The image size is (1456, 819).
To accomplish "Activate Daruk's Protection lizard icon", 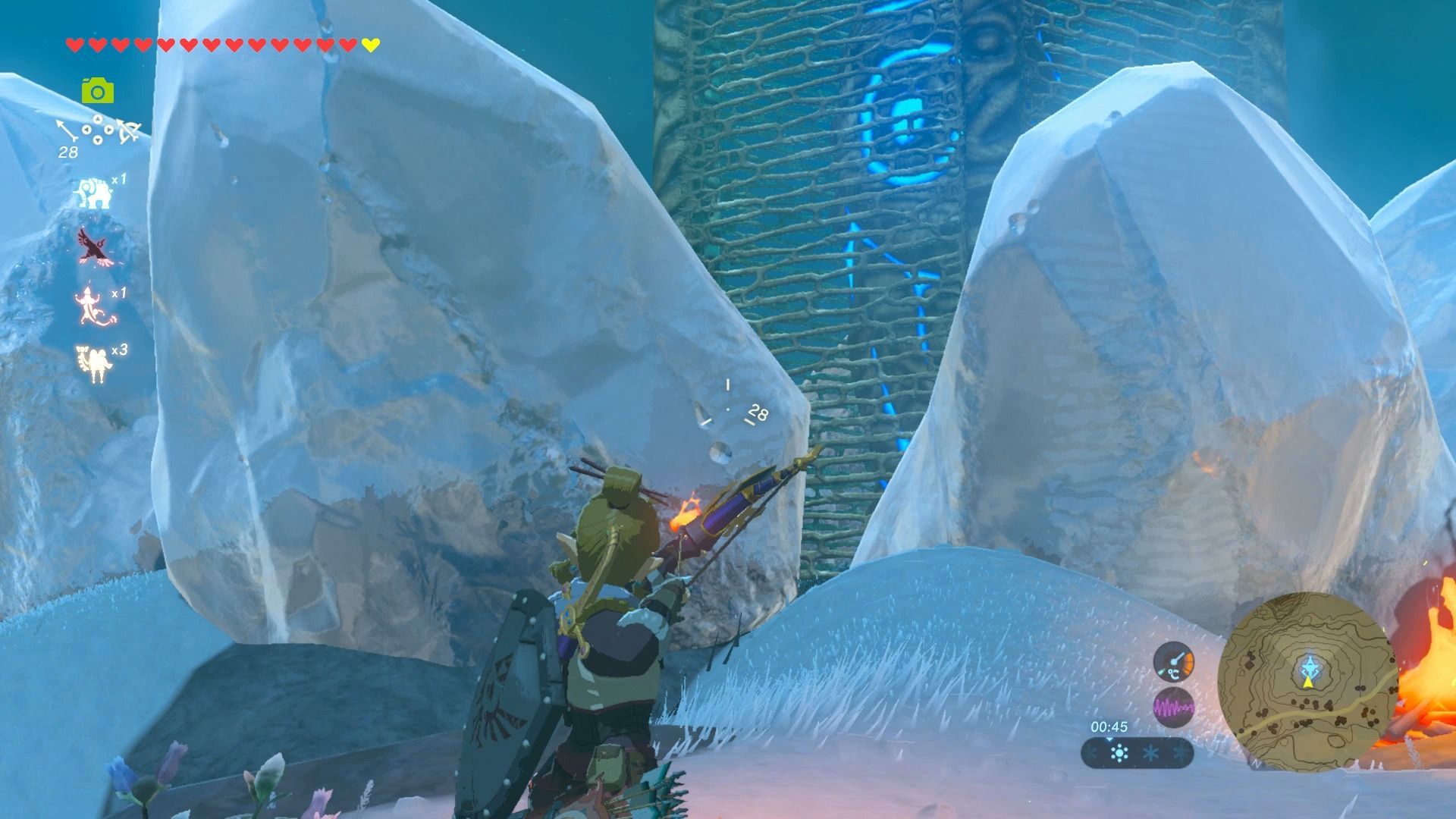I will [x=95, y=305].
